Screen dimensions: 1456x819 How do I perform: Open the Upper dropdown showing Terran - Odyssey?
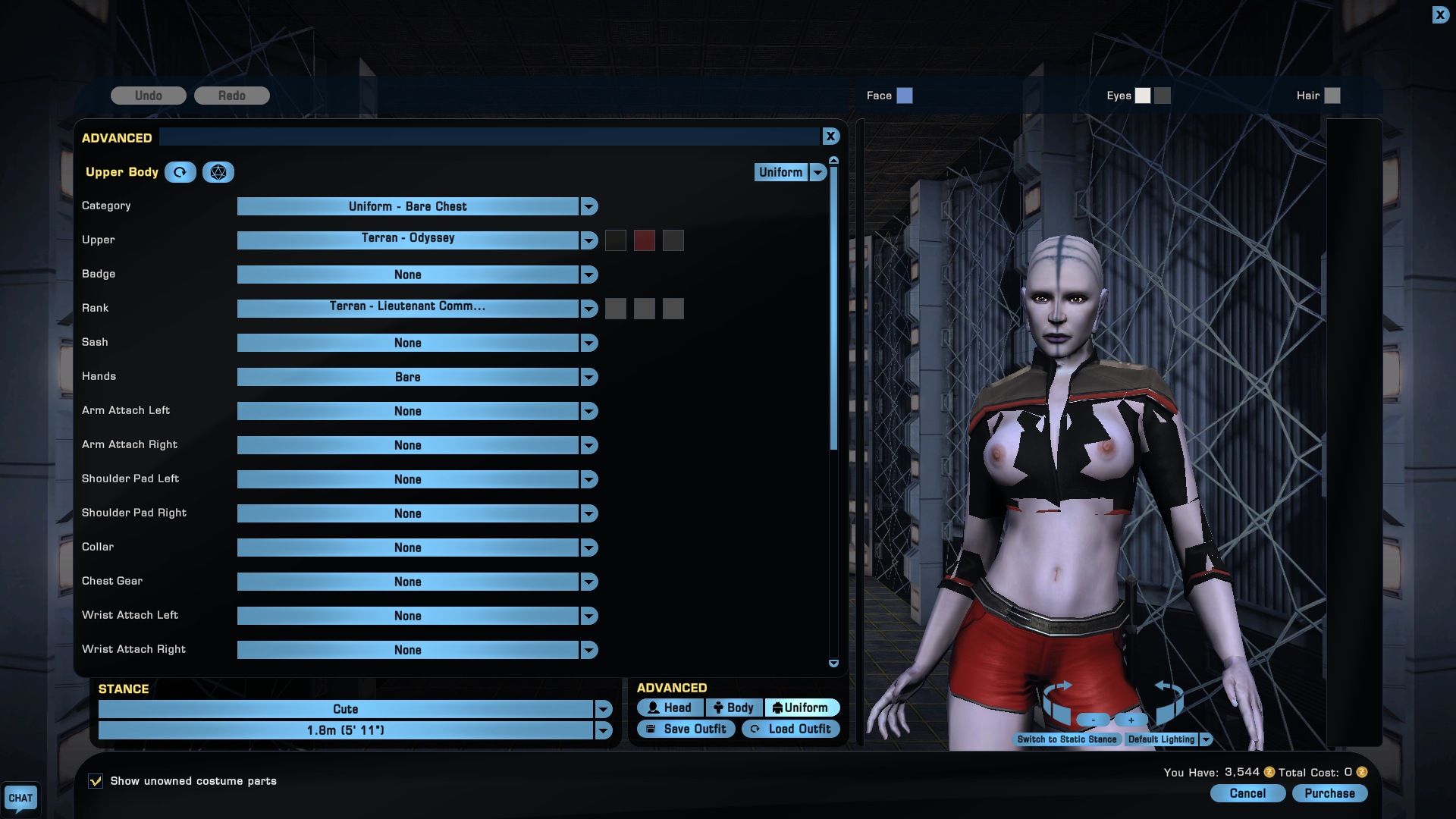coord(589,240)
